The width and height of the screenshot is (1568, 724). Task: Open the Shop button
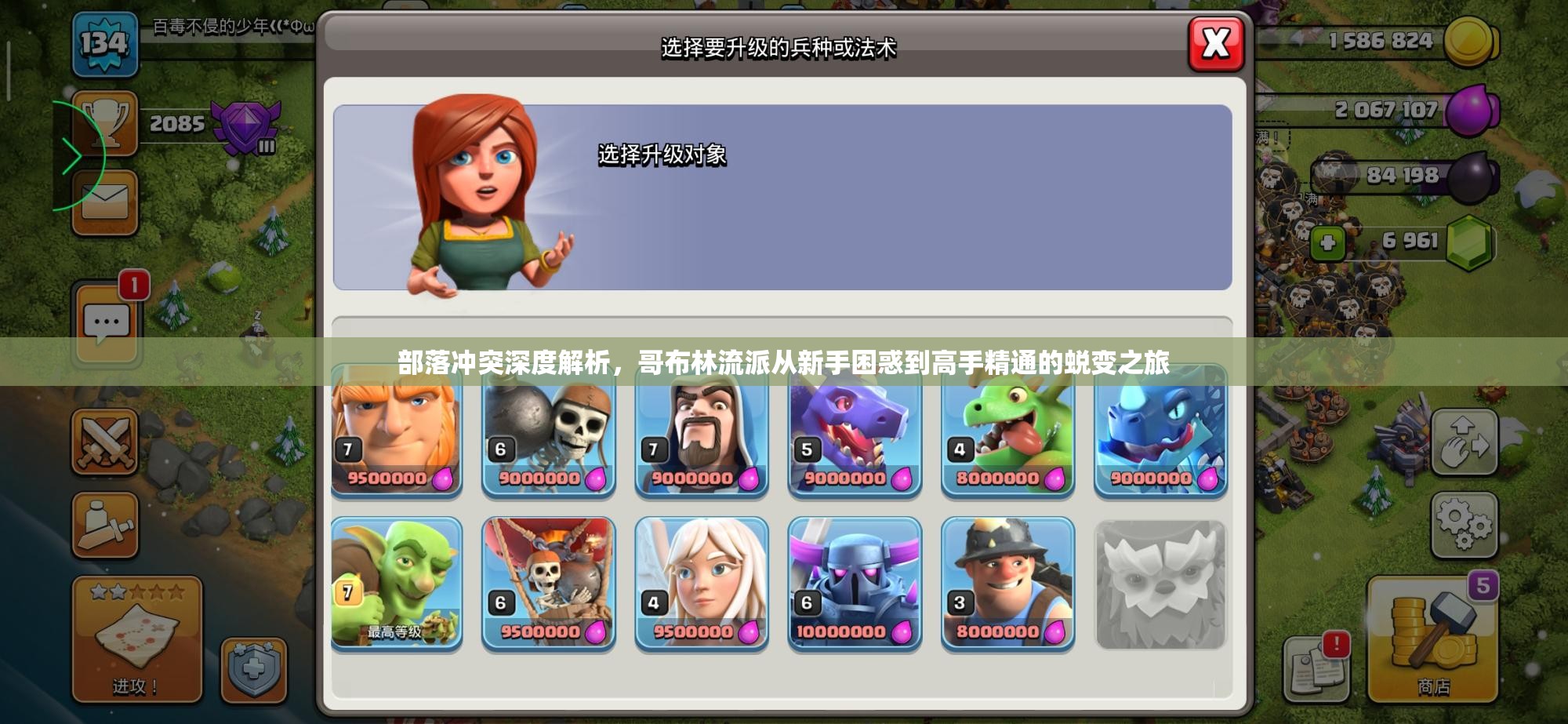1433,639
